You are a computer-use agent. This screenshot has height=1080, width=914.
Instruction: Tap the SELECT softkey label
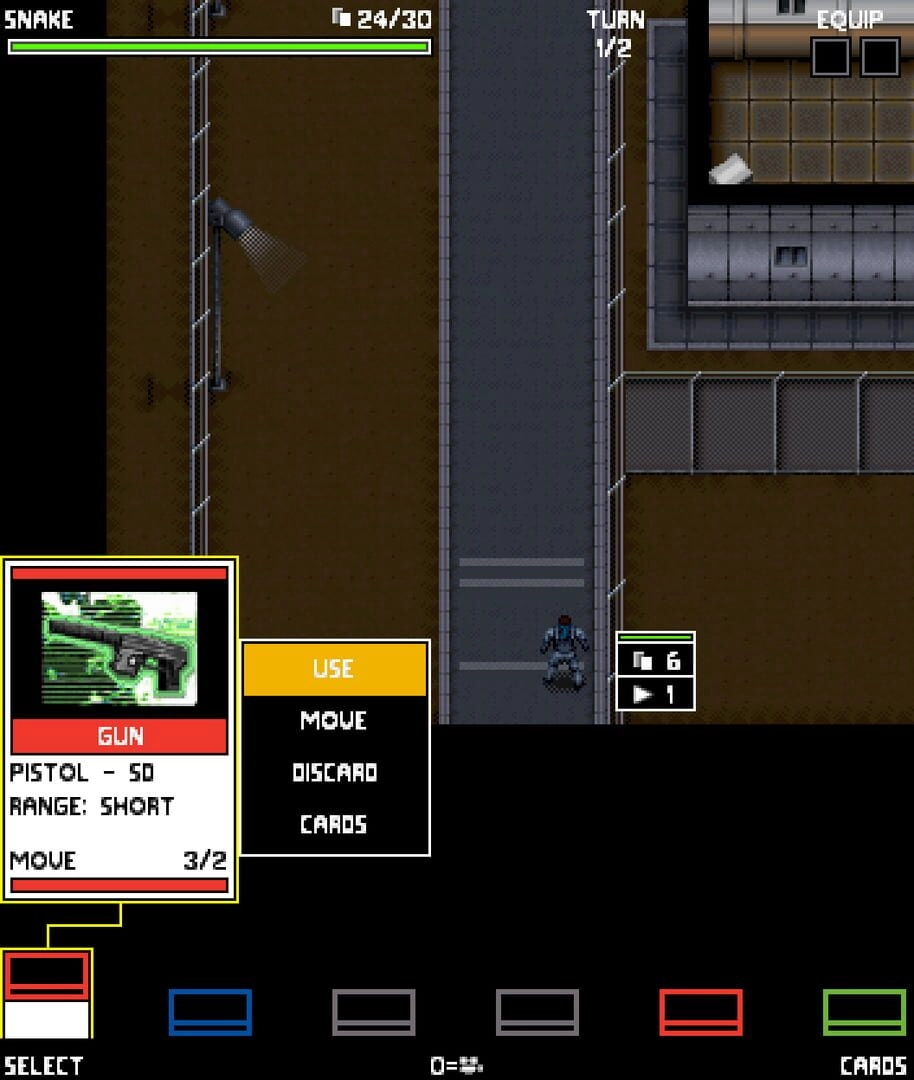tap(44, 1066)
